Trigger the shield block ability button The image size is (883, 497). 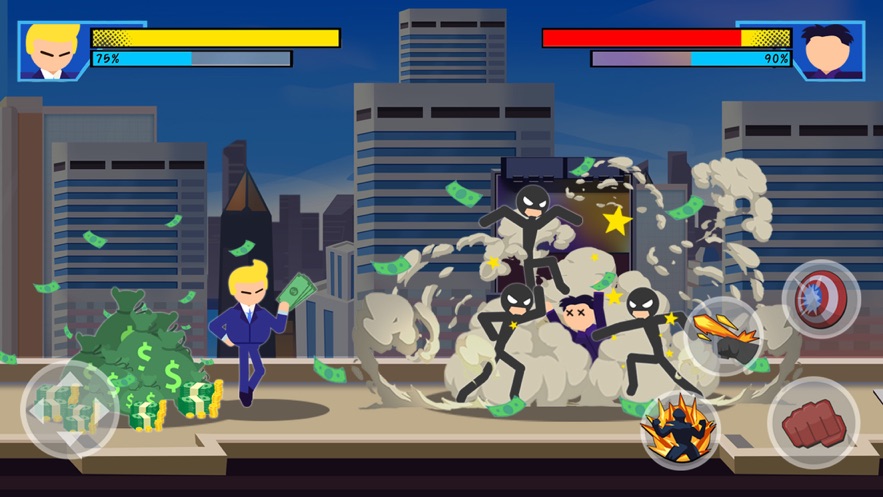point(820,298)
